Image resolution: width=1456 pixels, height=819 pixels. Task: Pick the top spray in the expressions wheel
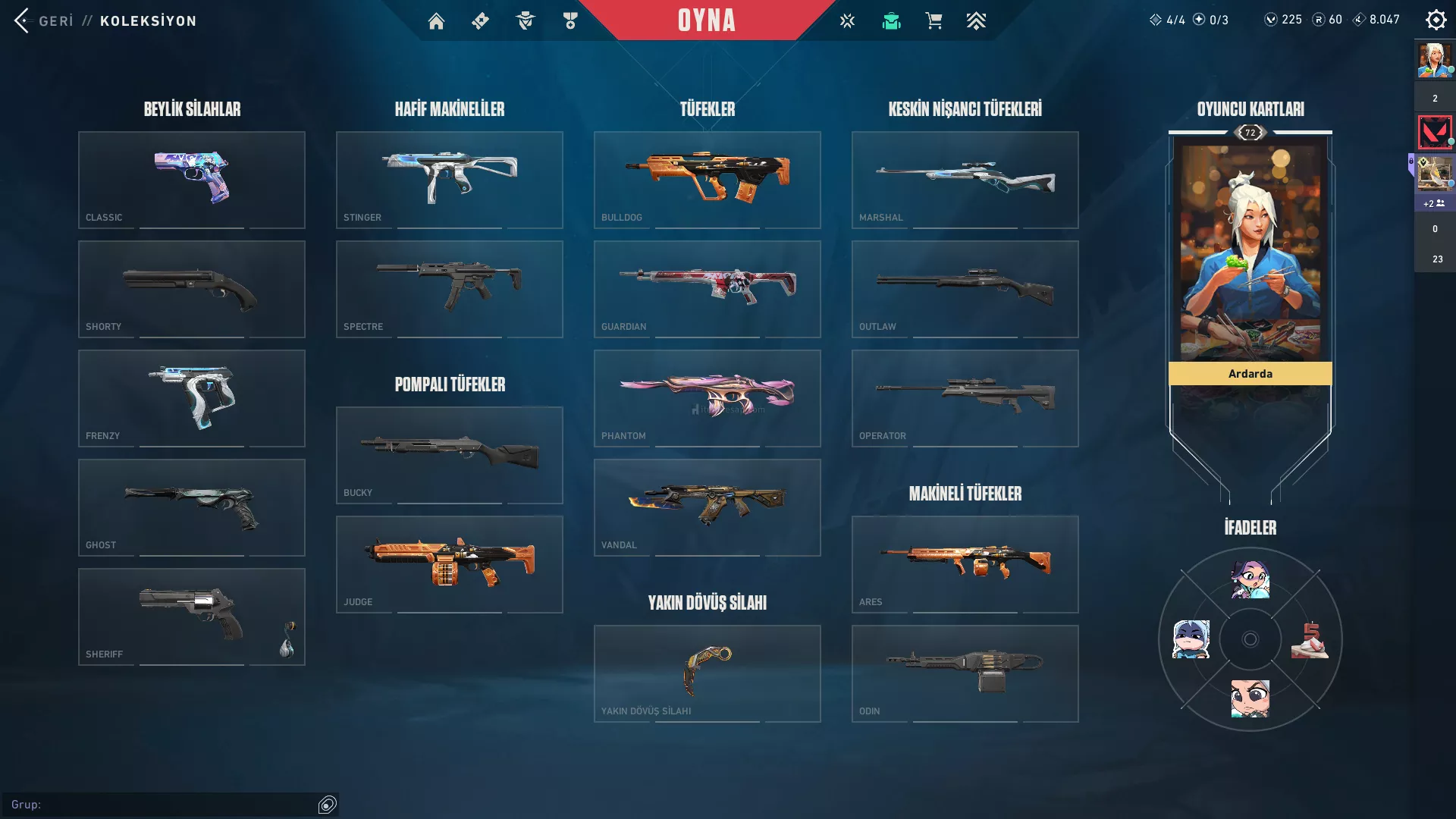(x=1250, y=581)
